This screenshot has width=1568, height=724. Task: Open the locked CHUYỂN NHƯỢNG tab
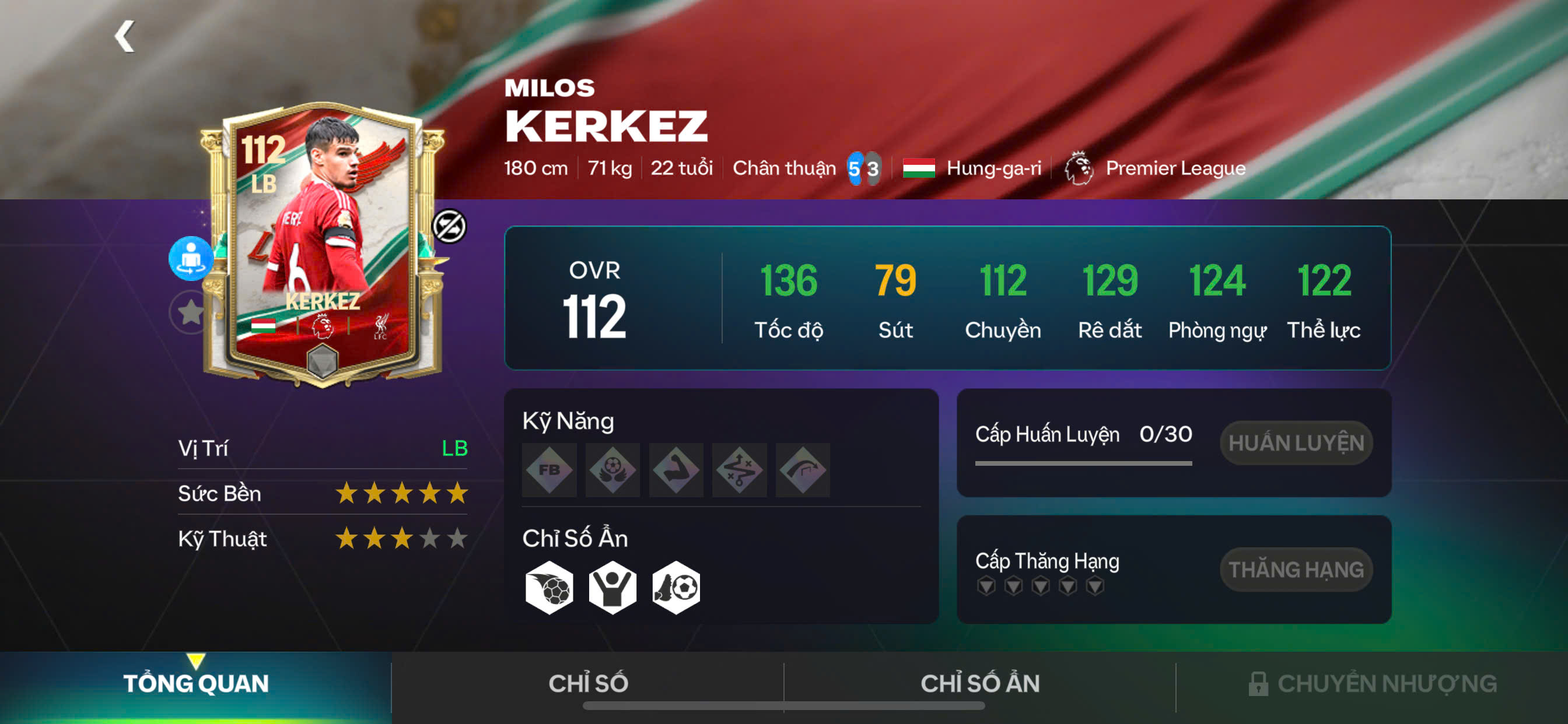pyautogui.click(x=1372, y=684)
